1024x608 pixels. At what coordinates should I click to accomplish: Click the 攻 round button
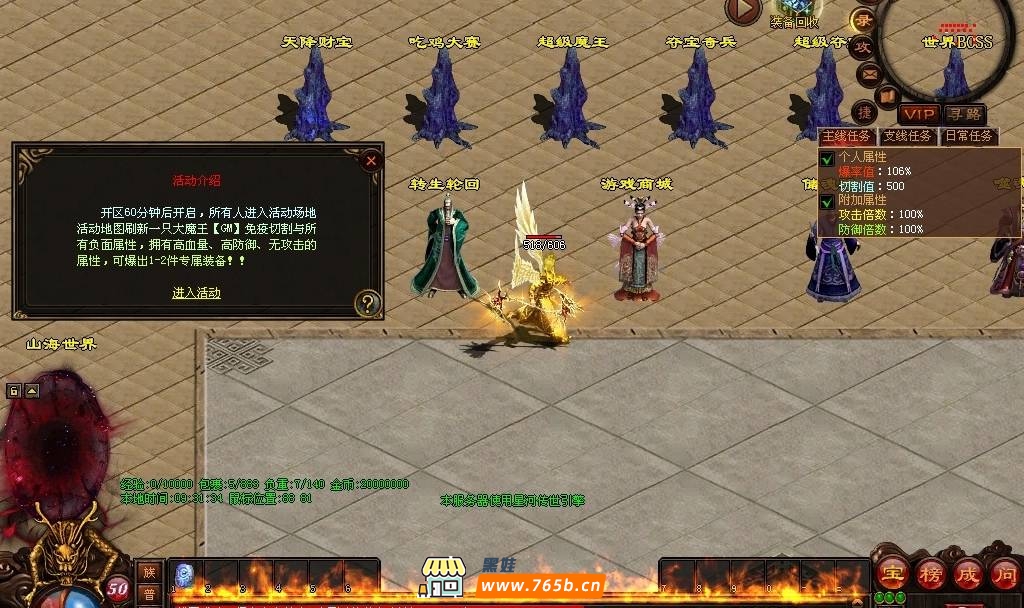(863, 46)
